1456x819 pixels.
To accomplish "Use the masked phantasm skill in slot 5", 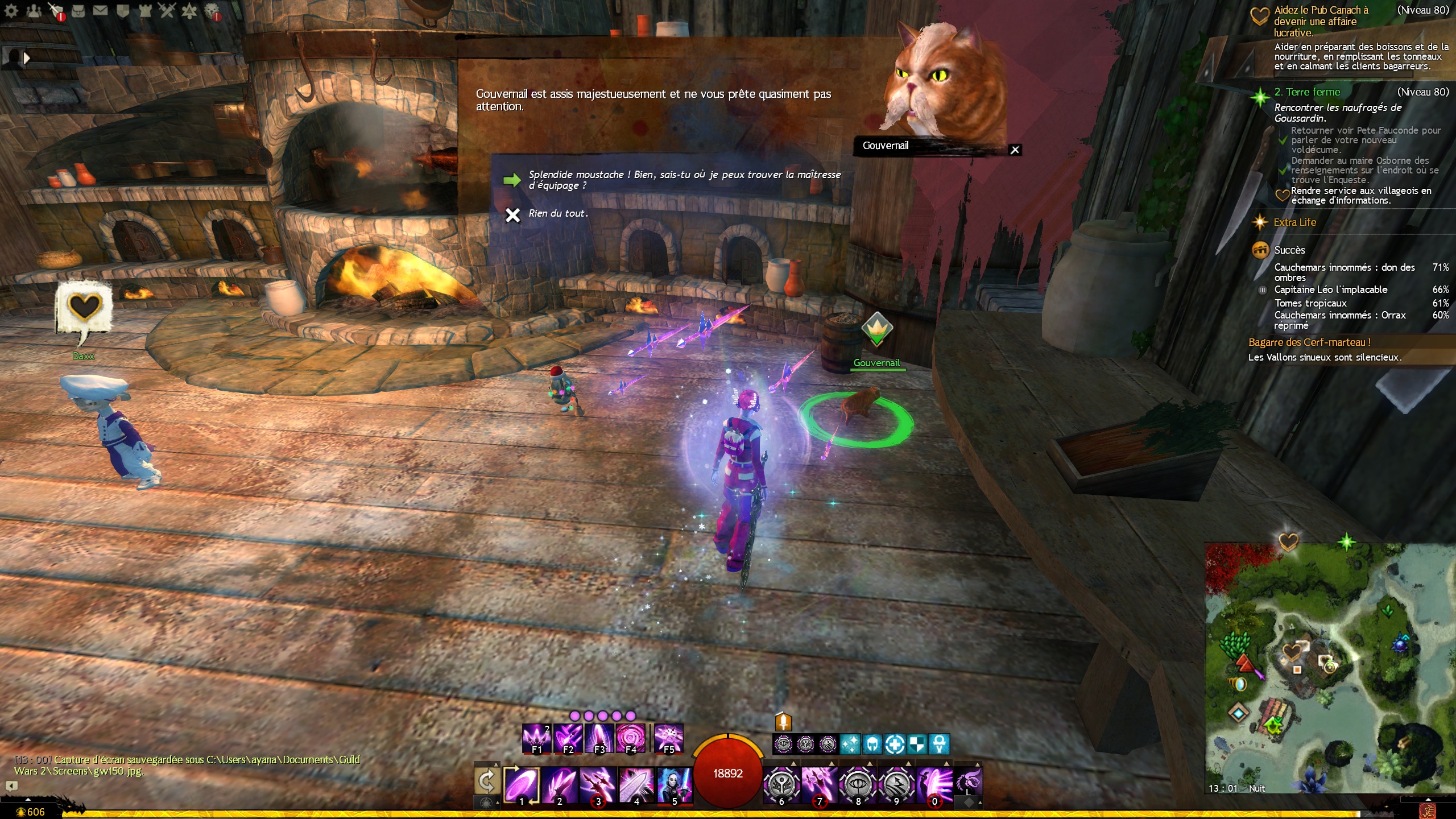I will point(675,784).
